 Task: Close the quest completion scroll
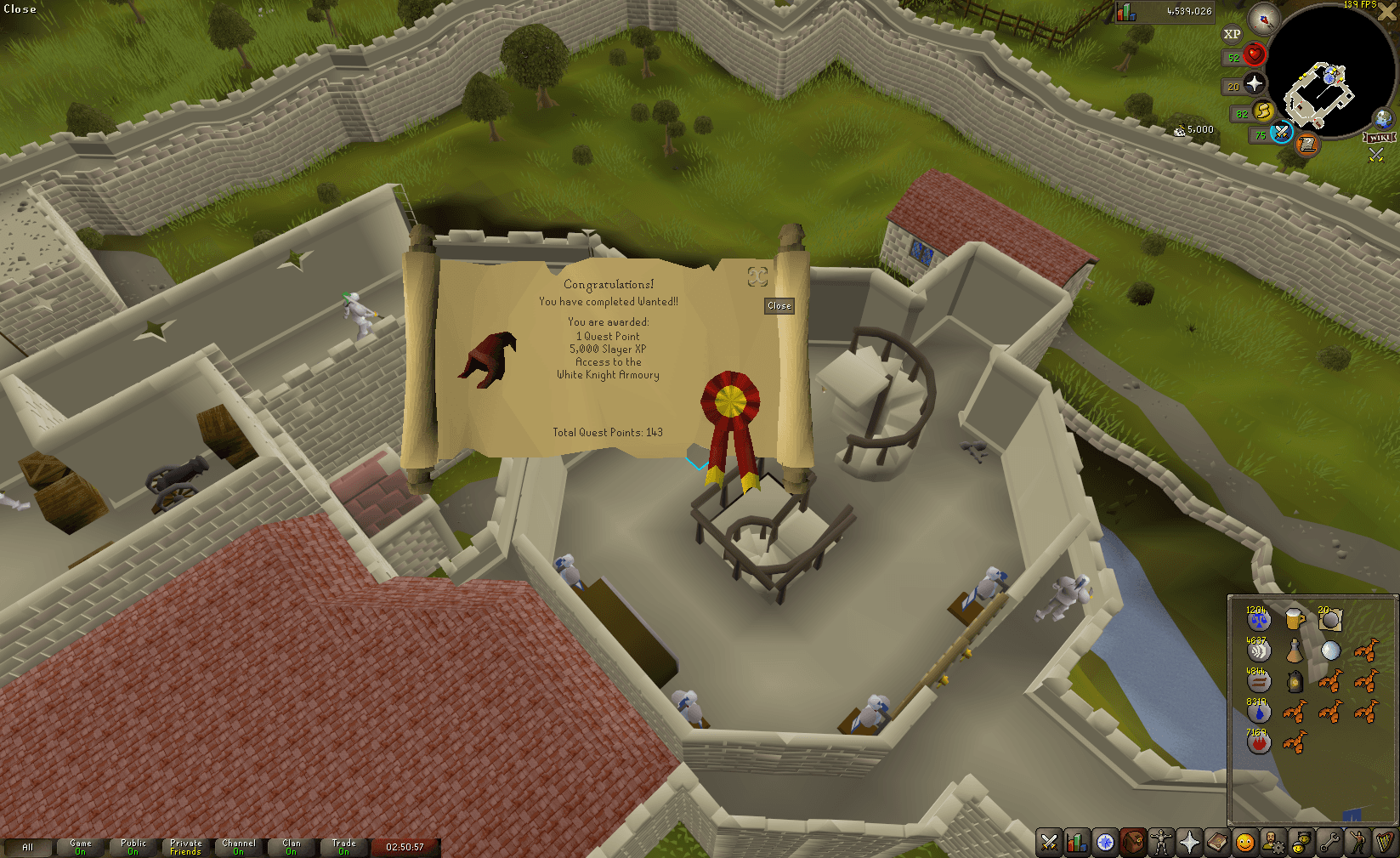click(x=779, y=306)
